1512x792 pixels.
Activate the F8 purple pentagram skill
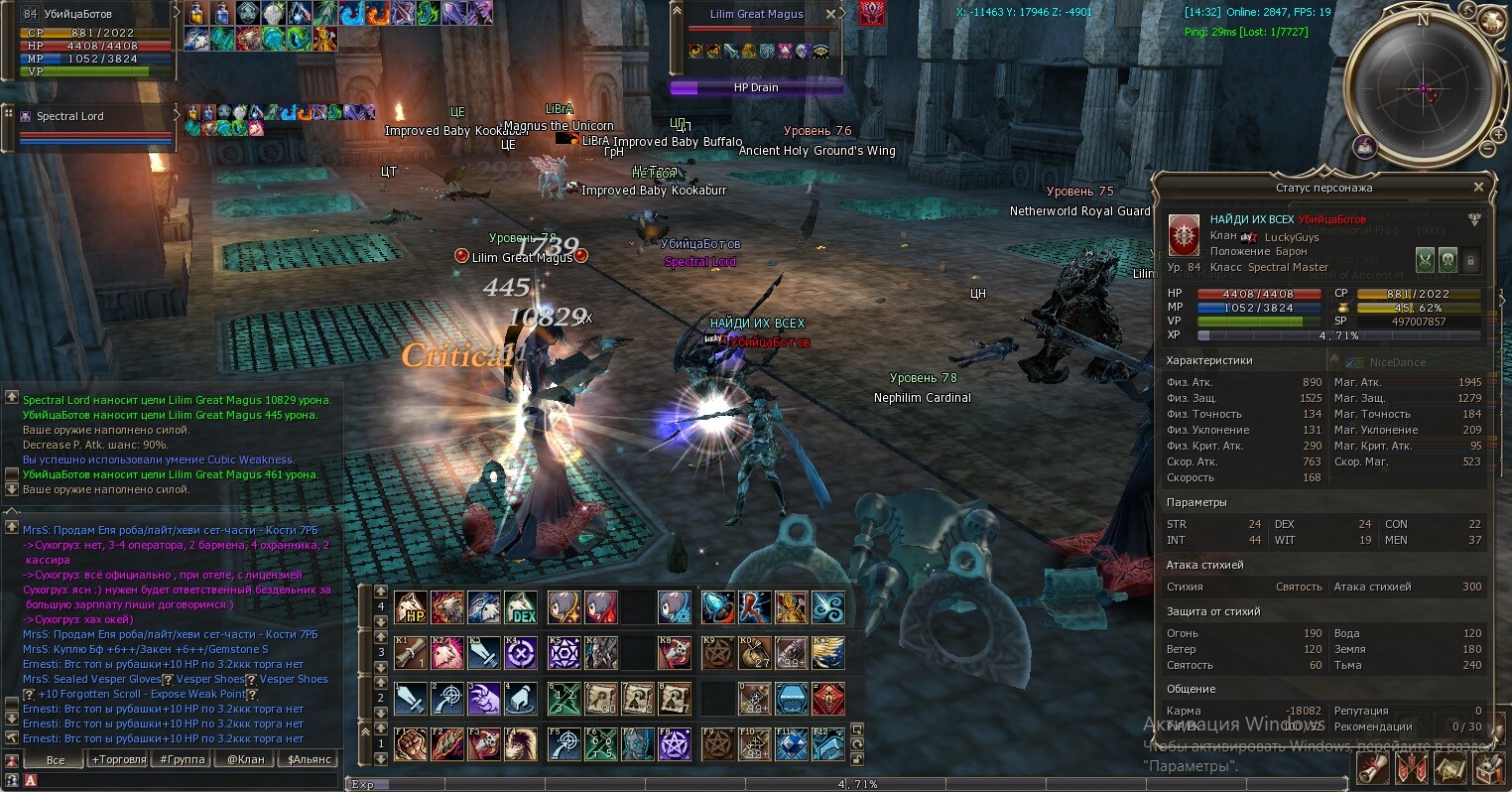tap(674, 744)
